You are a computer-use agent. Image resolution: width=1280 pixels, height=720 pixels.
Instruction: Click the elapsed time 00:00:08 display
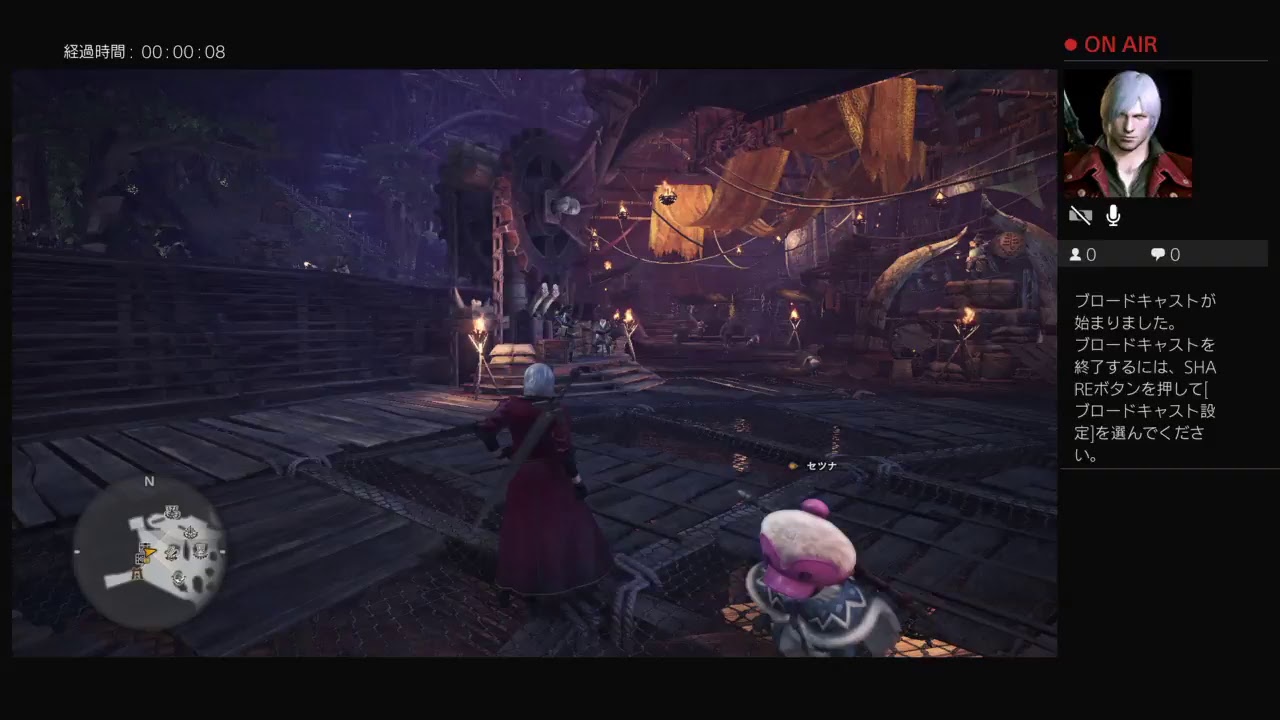coord(145,51)
